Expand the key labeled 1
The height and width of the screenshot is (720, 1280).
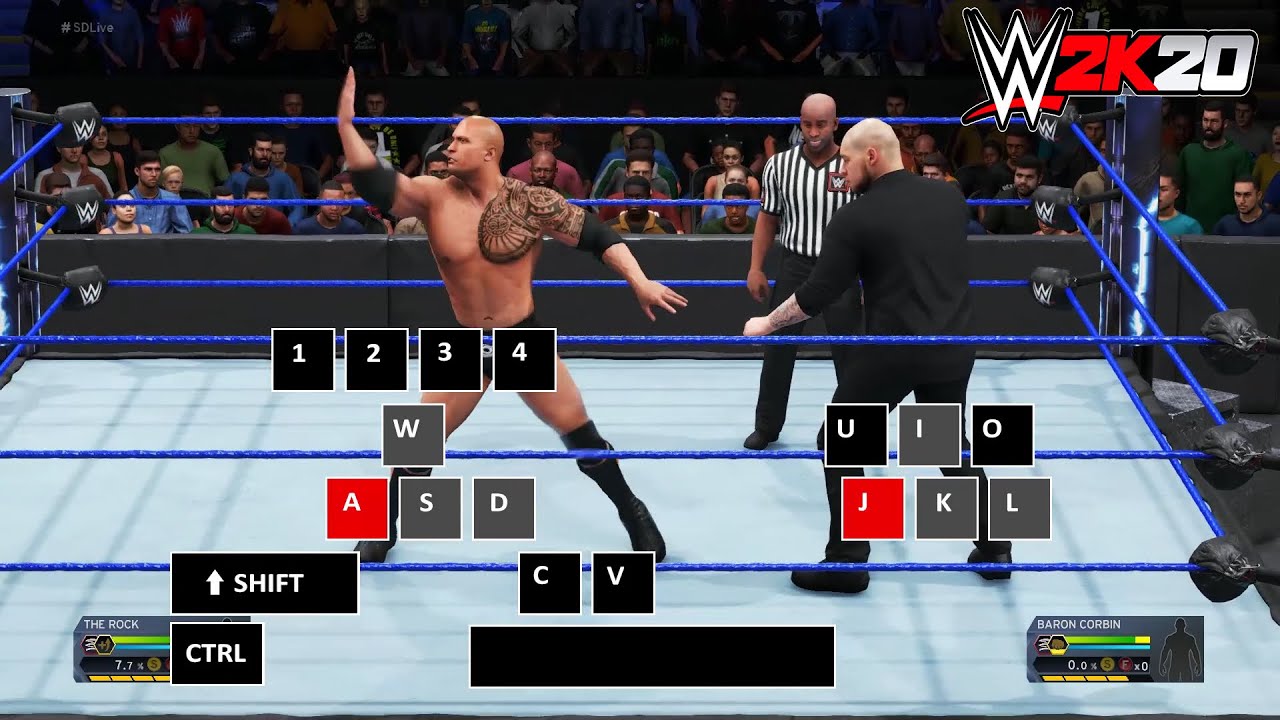click(301, 359)
